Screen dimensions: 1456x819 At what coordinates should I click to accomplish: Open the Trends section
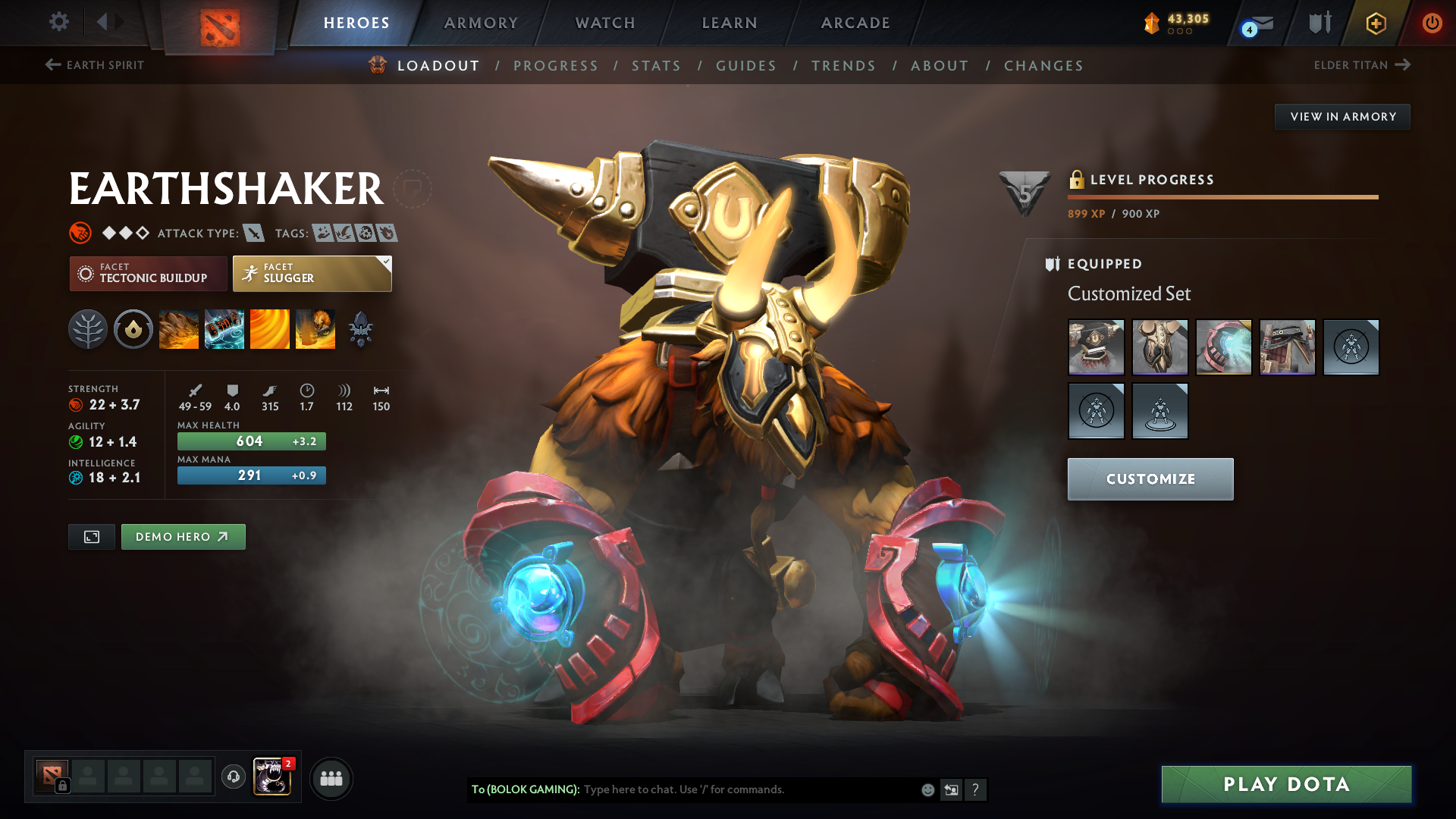pos(843,66)
